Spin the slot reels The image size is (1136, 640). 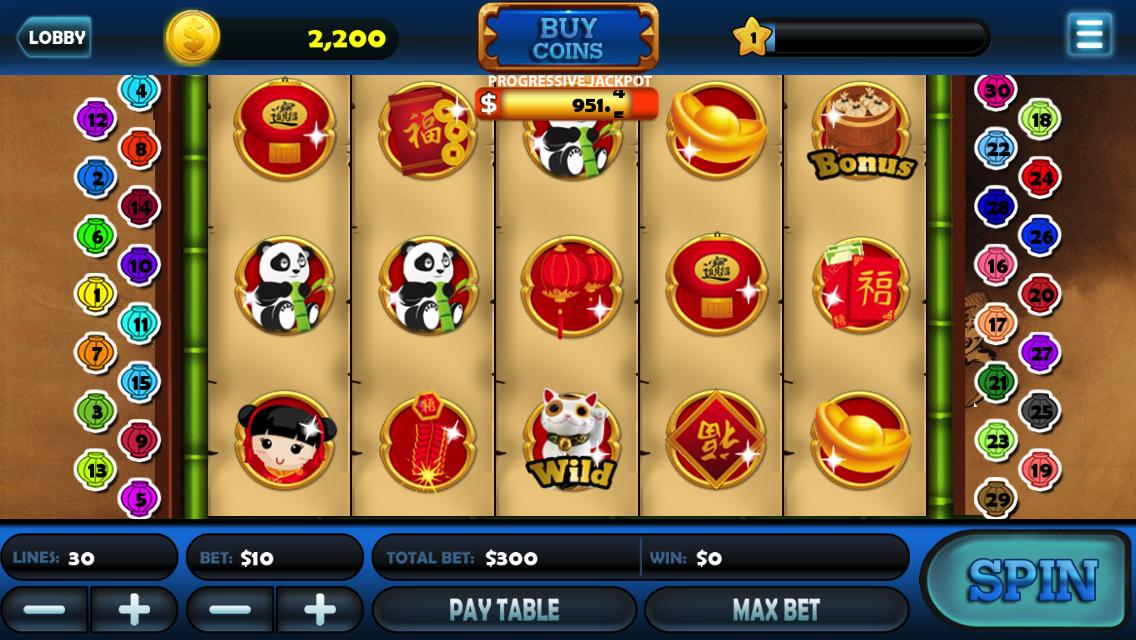pyautogui.click(x=1032, y=581)
